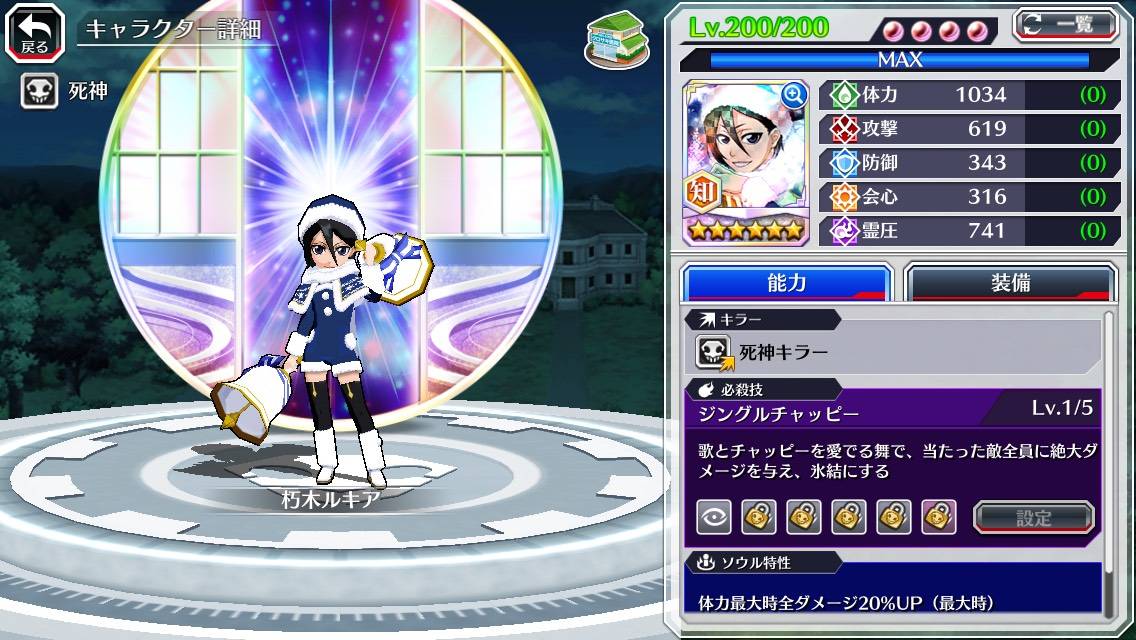1136x640 pixels.
Task: Enlarge the character portrait with the magnifier
Action: click(794, 95)
